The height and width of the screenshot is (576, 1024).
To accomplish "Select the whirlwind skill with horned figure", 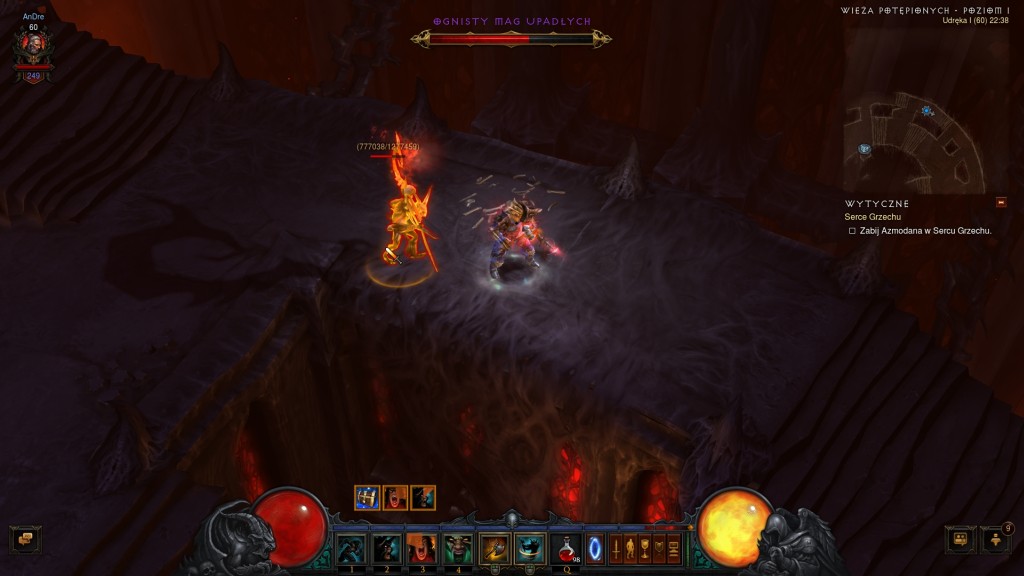I will 529,548.
